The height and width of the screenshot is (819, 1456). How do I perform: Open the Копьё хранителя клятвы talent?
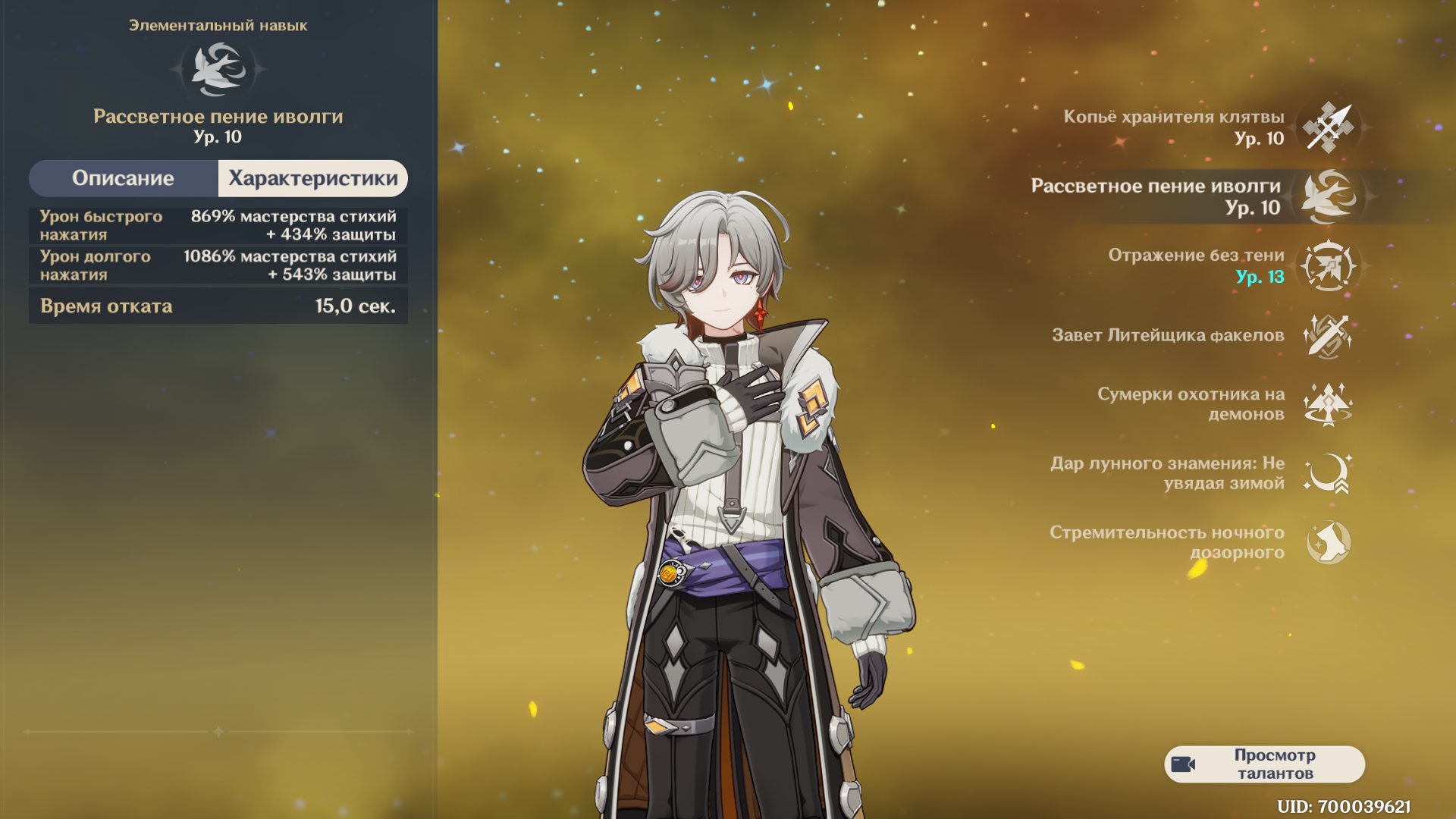(x=1328, y=127)
